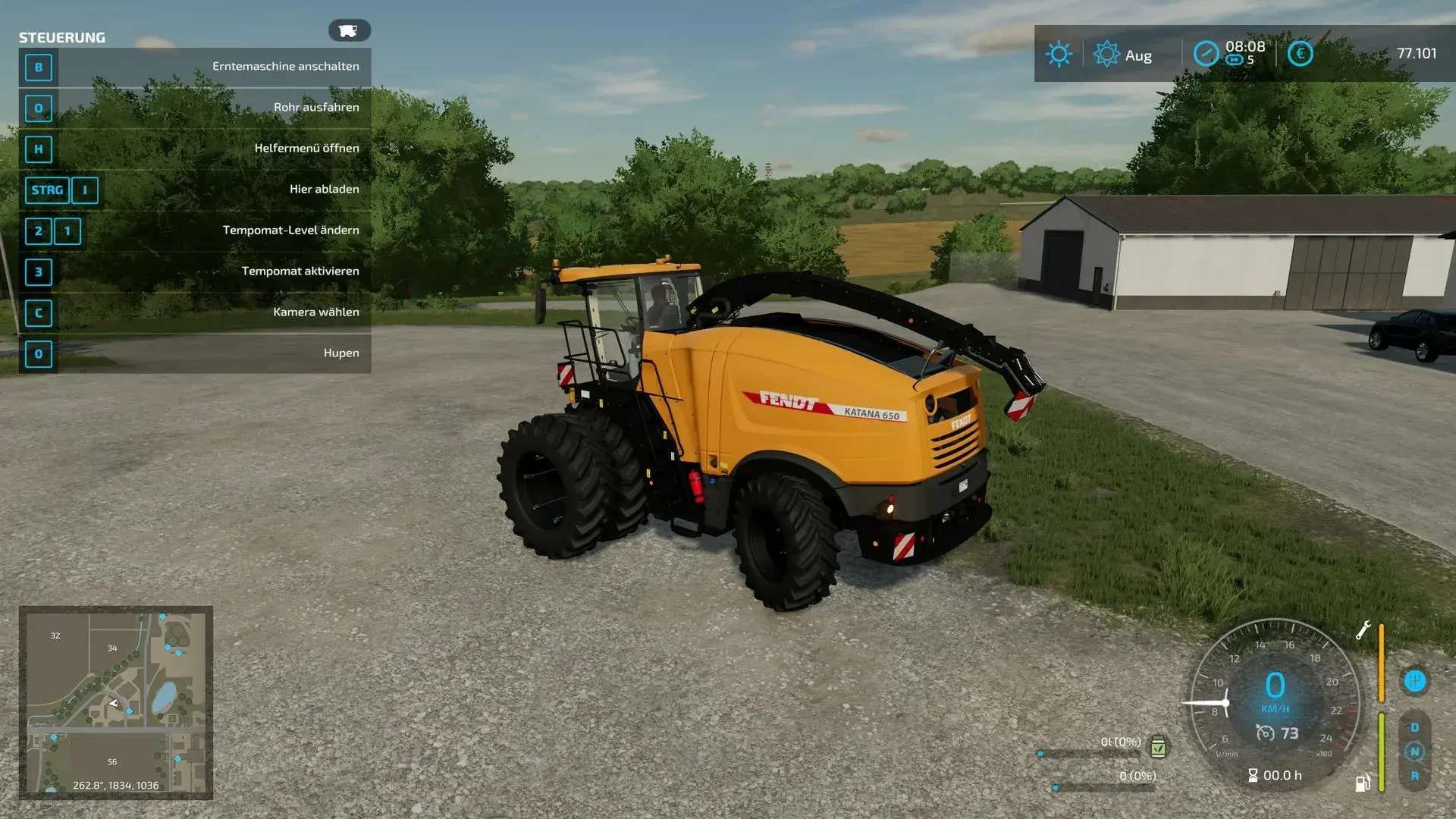Select the euro money icon
Viewport: 1456px width, 819px height.
point(1300,53)
